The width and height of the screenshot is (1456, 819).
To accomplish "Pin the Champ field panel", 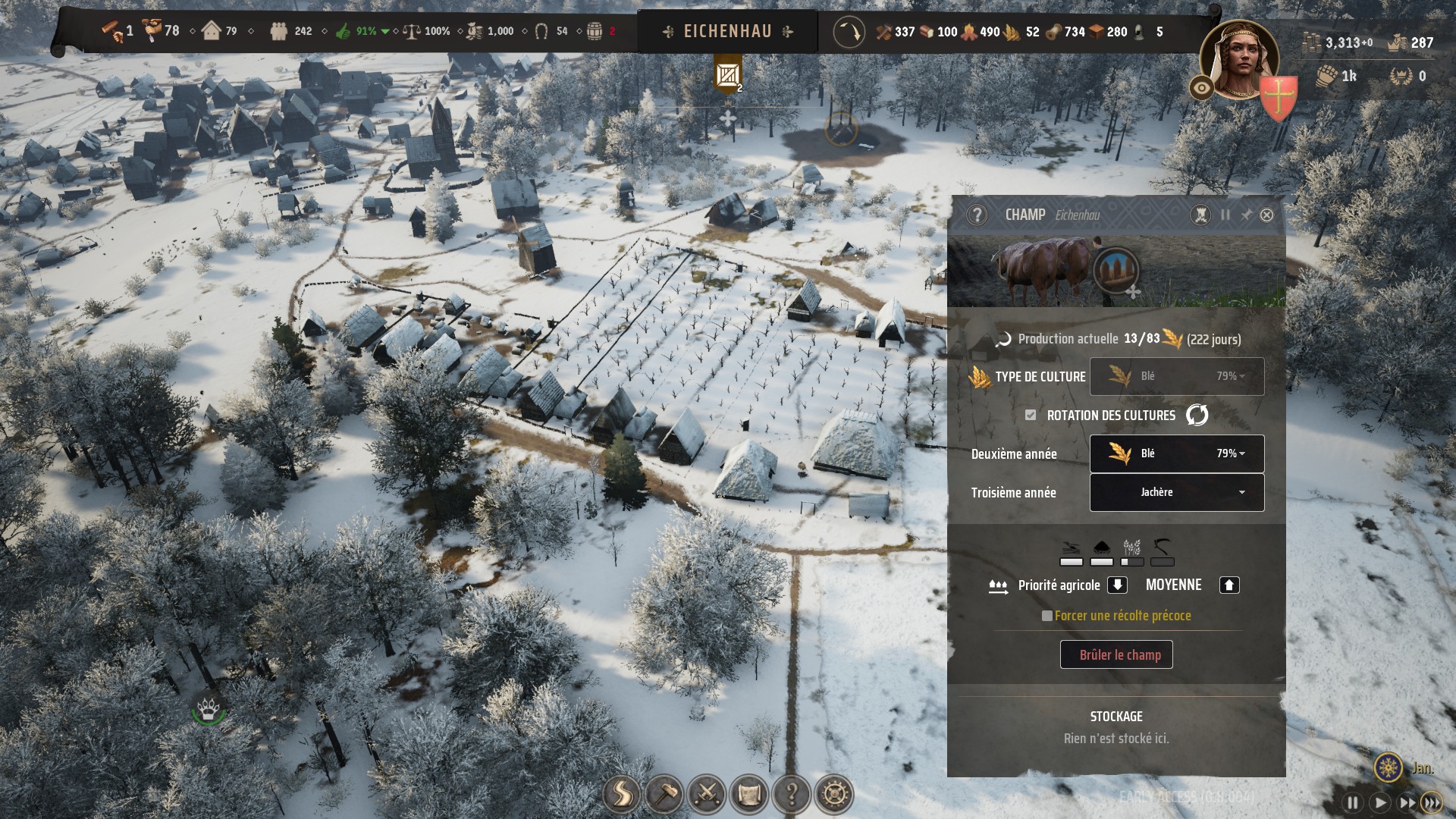I will coord(1246,215).
